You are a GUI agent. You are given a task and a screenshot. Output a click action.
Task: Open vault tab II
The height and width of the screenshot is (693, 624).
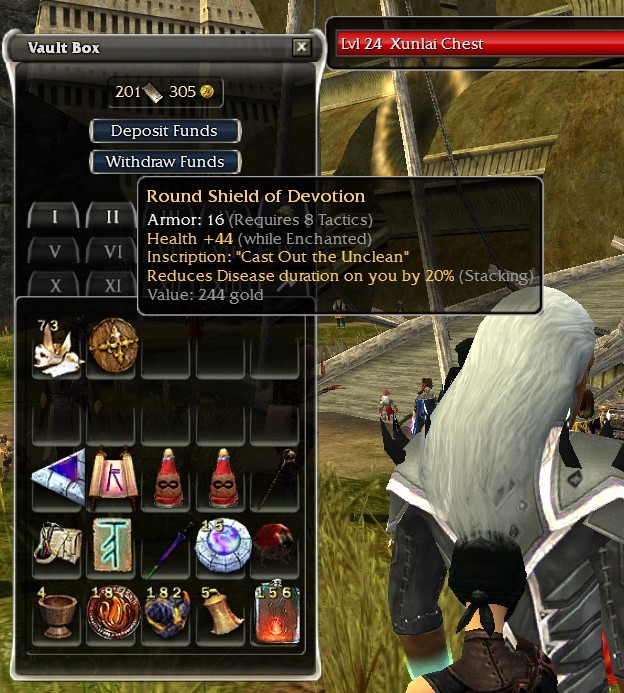point(112,216)
